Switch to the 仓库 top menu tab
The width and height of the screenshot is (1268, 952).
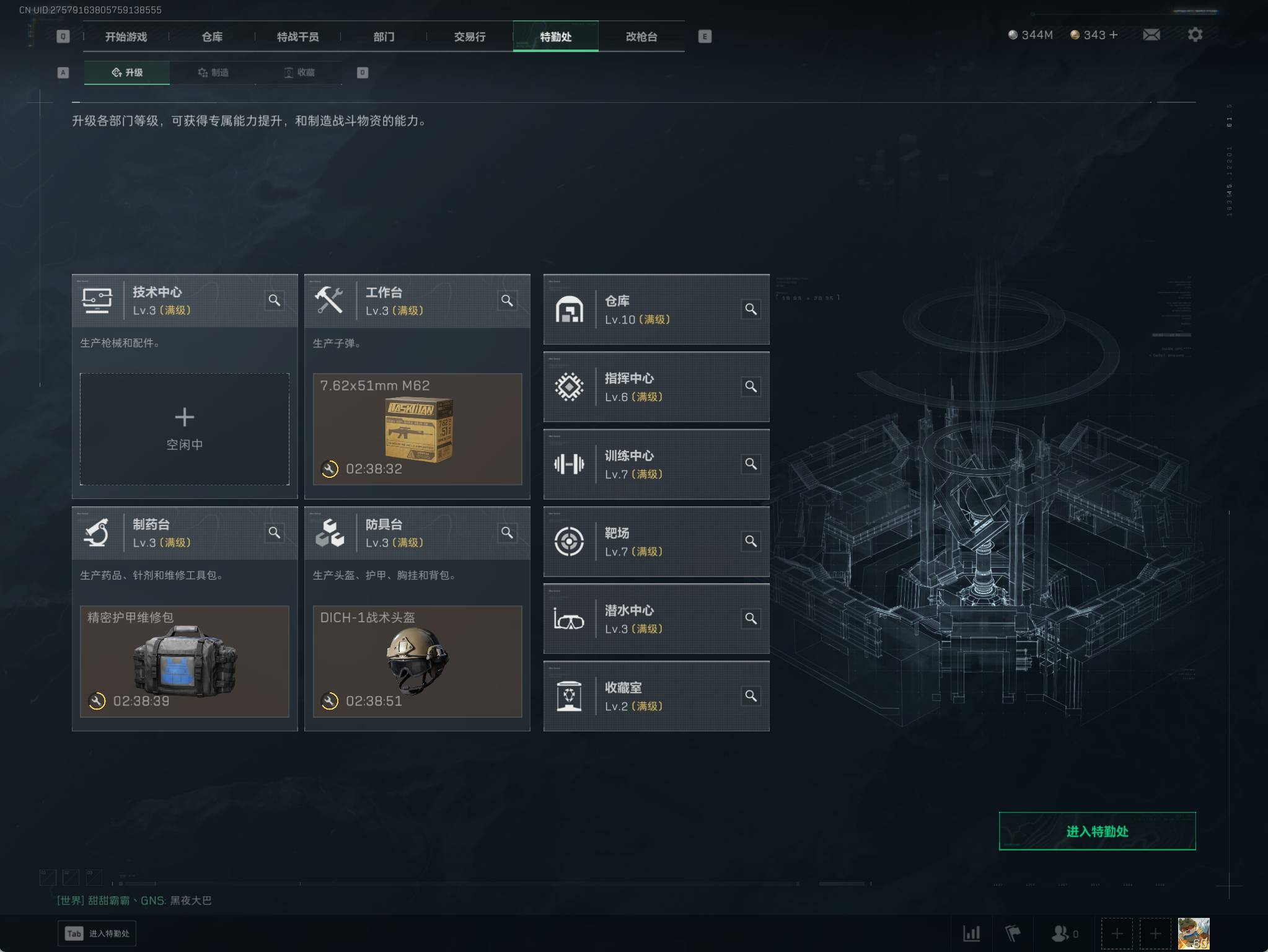212,37
